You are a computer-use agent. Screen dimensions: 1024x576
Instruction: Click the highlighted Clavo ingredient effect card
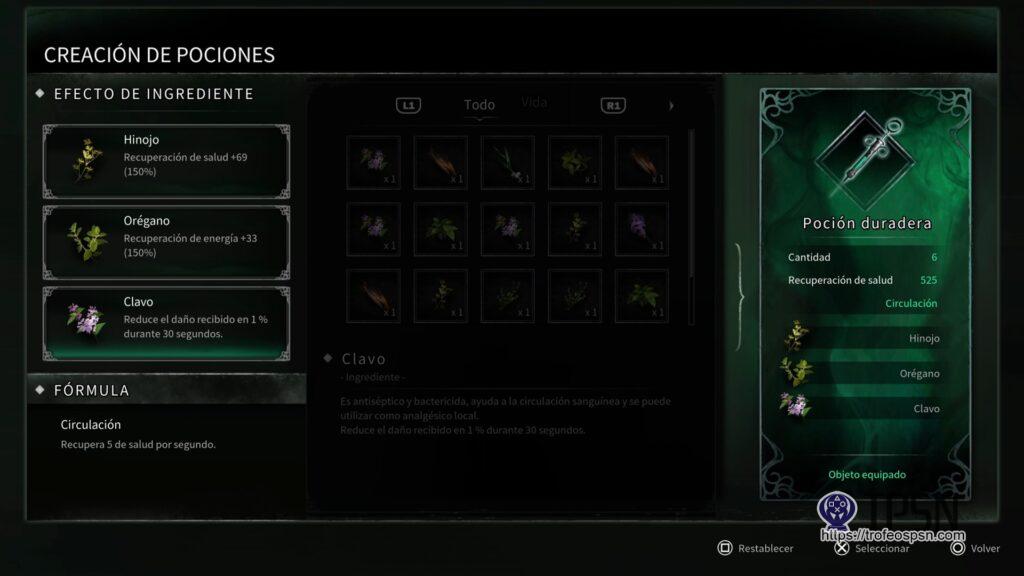[x=166, y=321]
